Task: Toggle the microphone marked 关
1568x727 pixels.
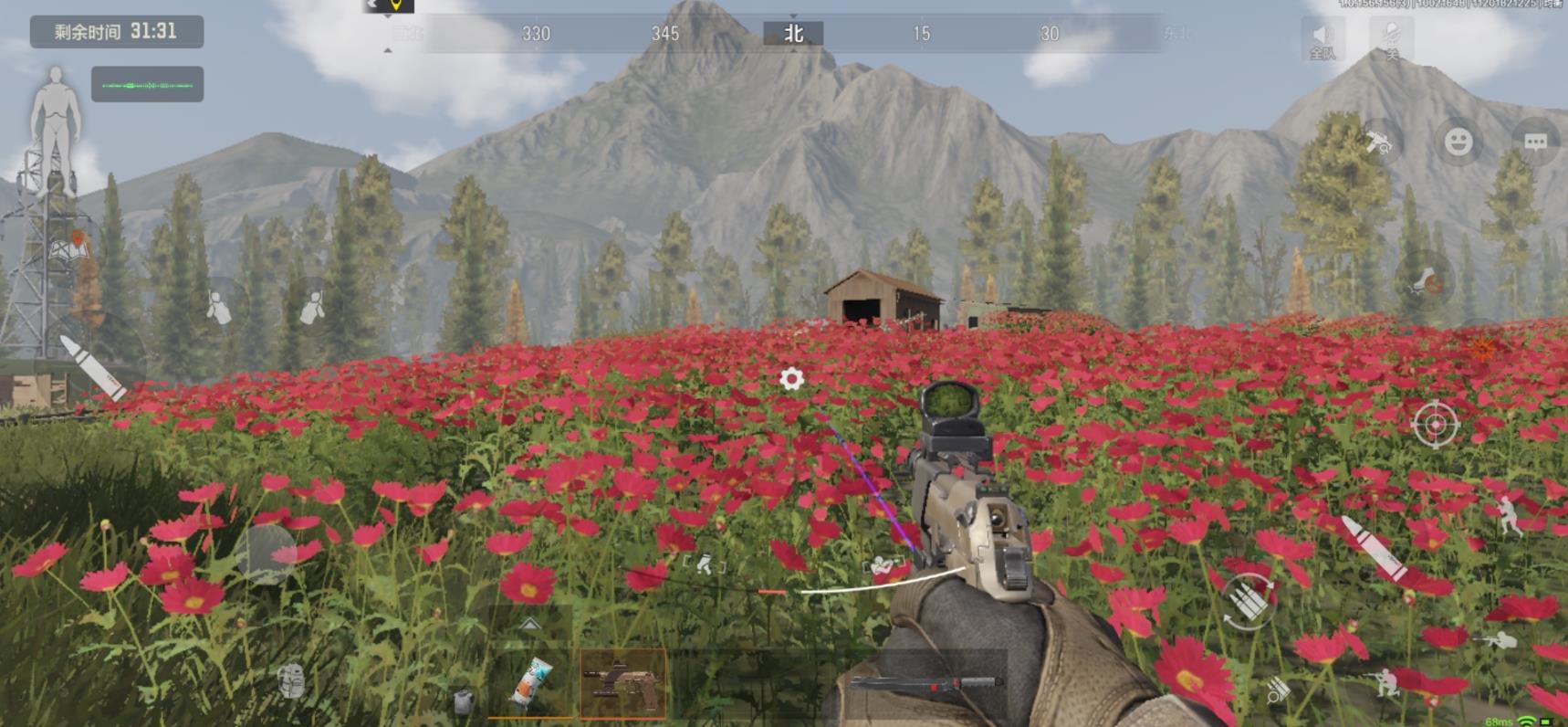Action: (1391, 40)
